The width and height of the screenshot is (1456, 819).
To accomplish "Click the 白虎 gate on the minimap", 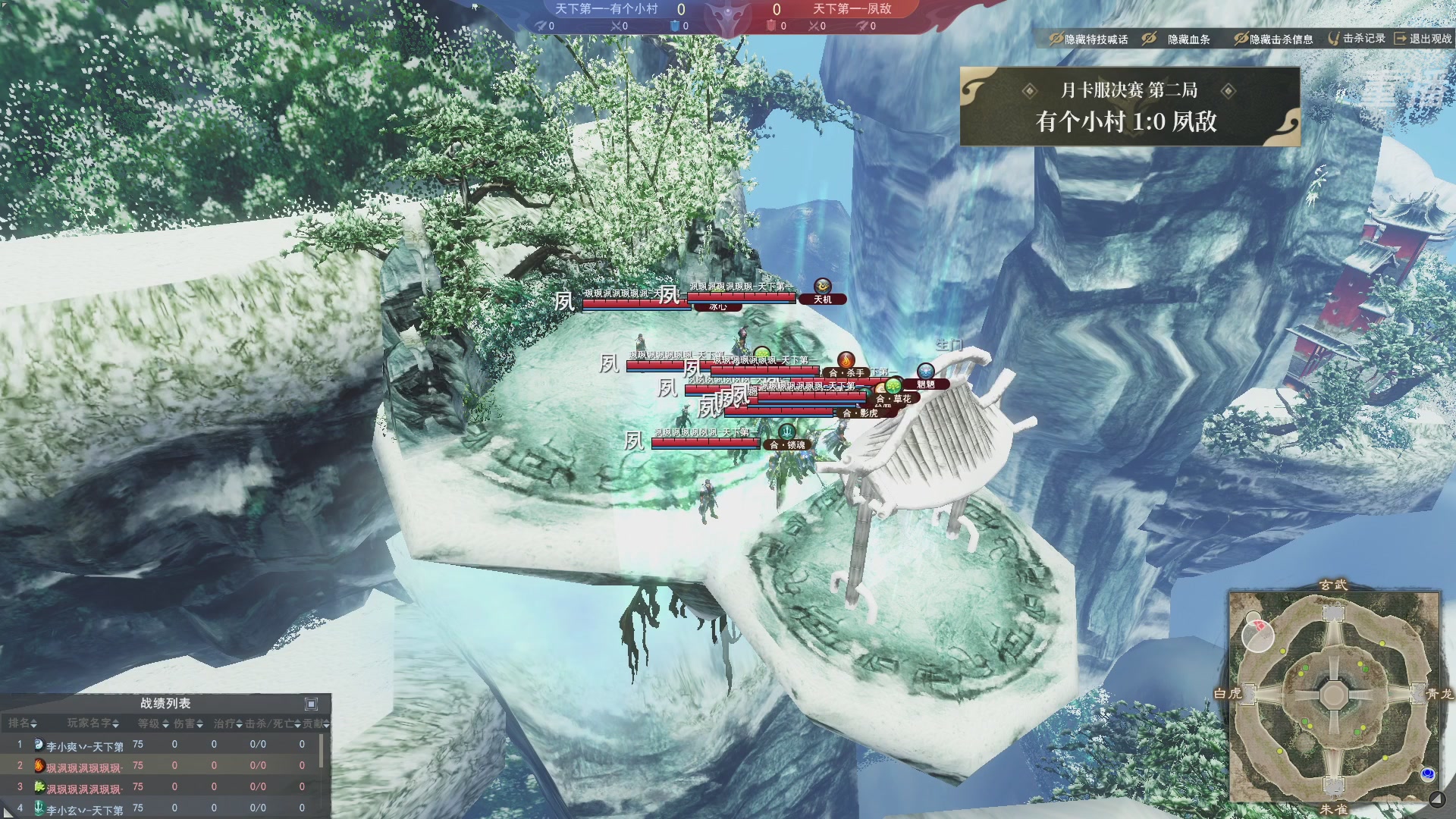I will 1248,693.
